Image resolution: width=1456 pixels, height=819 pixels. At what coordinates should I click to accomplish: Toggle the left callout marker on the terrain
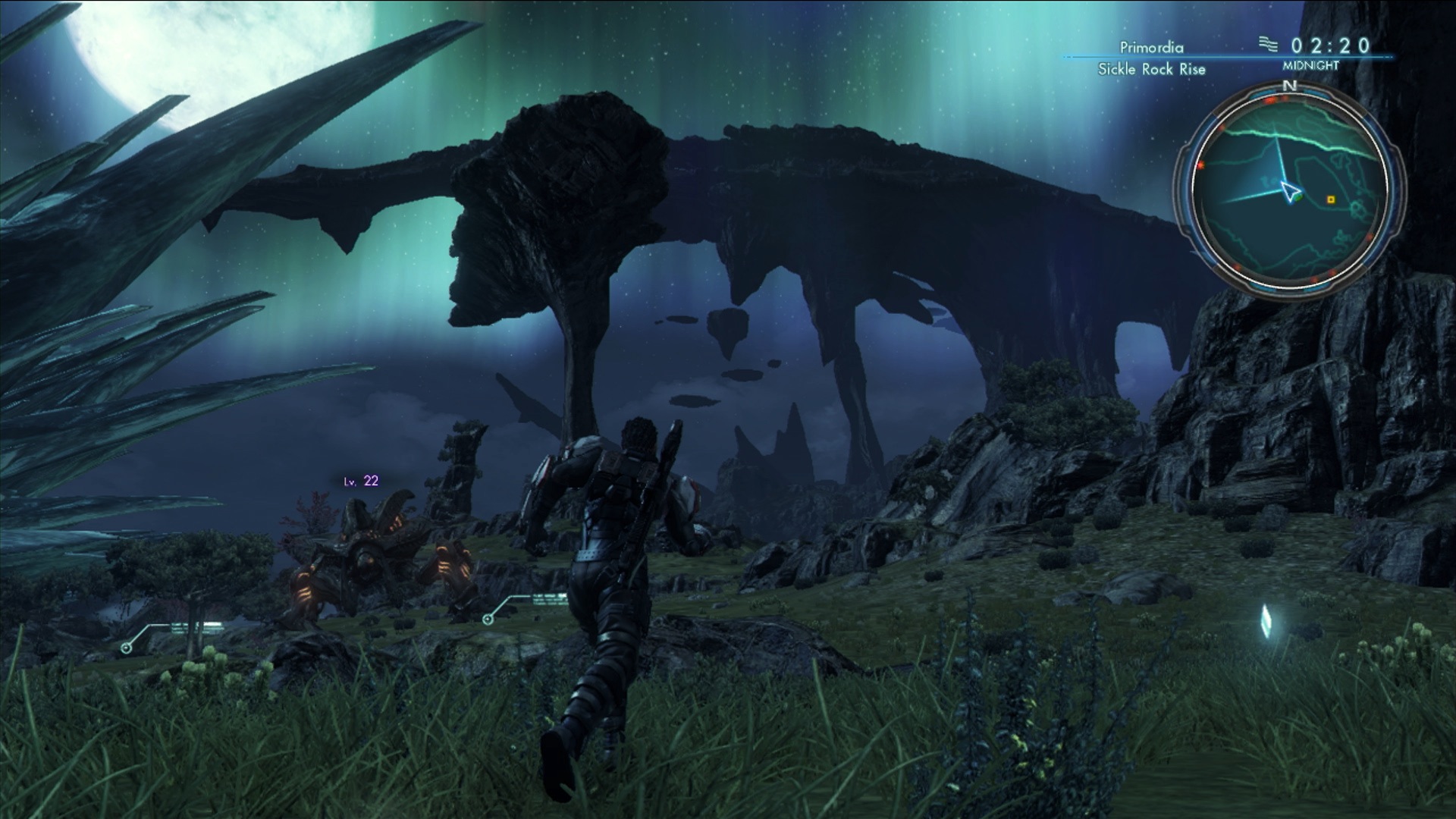coord(126,648)
